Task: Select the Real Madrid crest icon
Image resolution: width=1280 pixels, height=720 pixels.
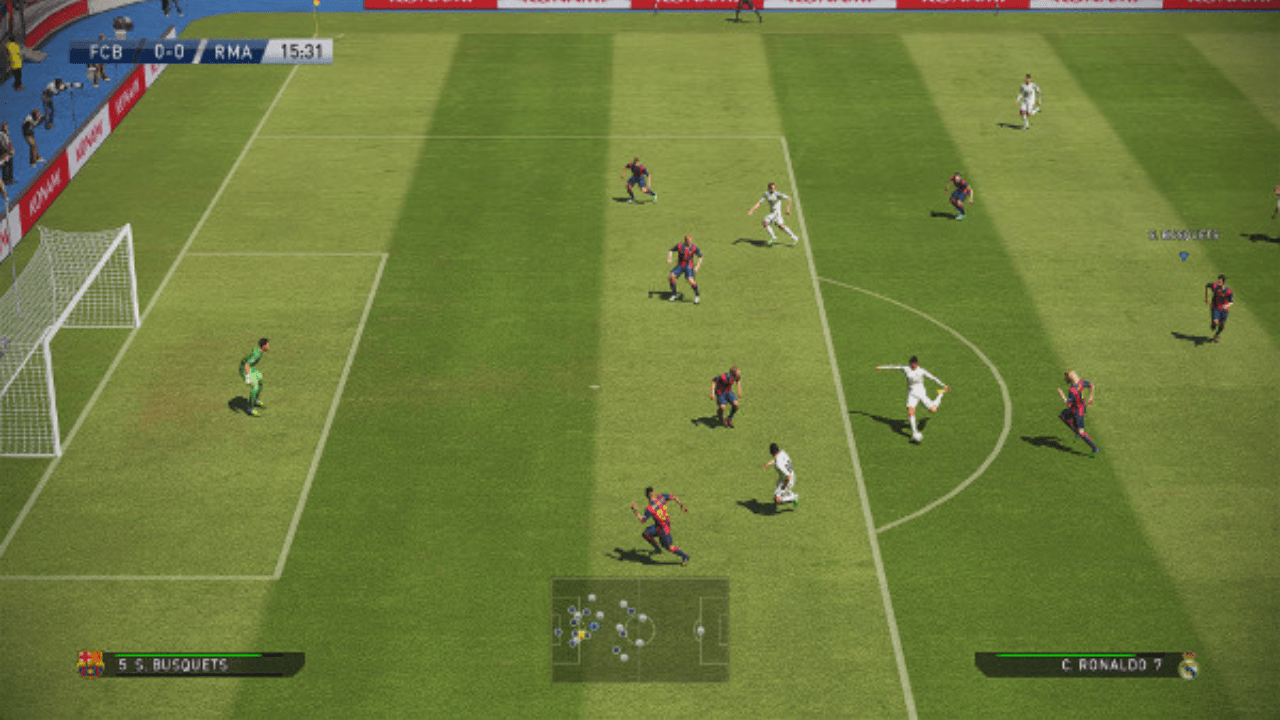Action: (x=1188, y=666)
